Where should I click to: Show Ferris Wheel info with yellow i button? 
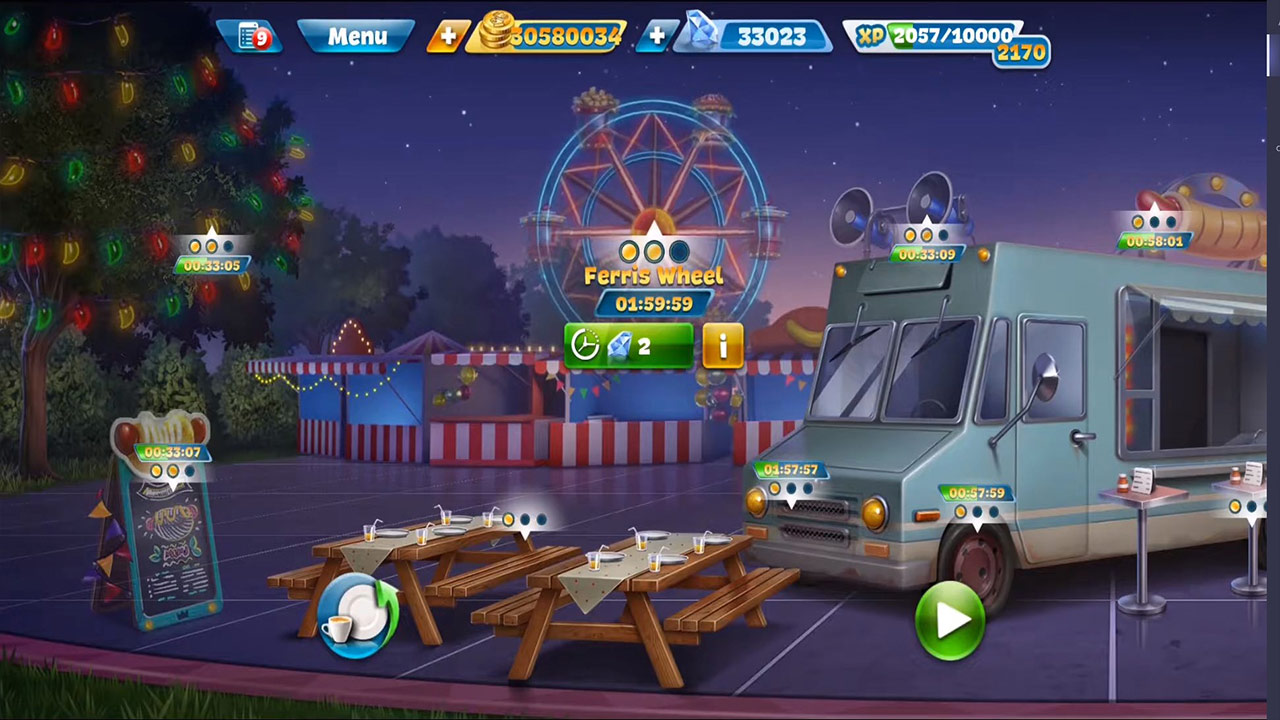[723, 346]
